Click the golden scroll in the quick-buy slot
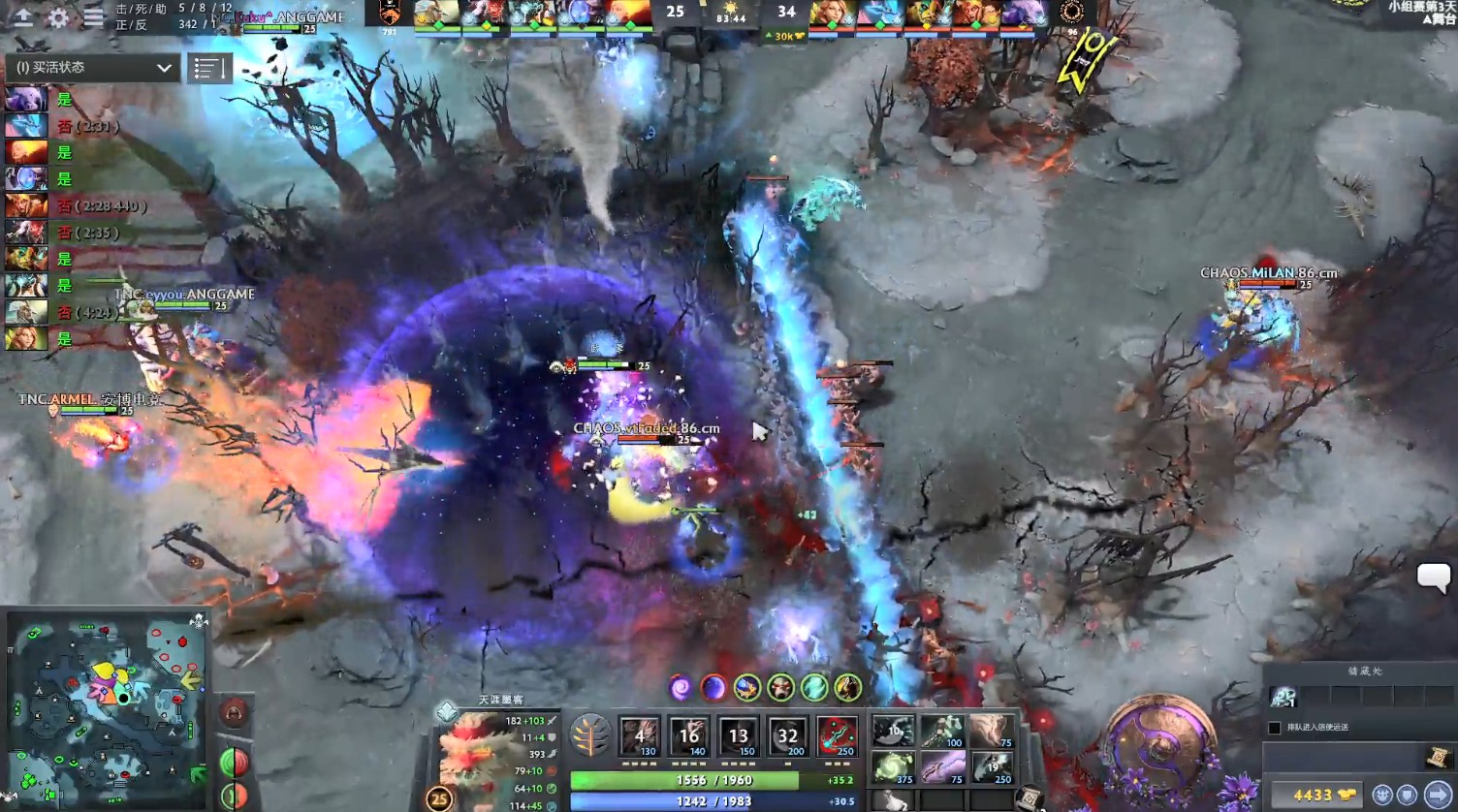The width and height of the screenshot is (1458, 812). pos(1438,759)
